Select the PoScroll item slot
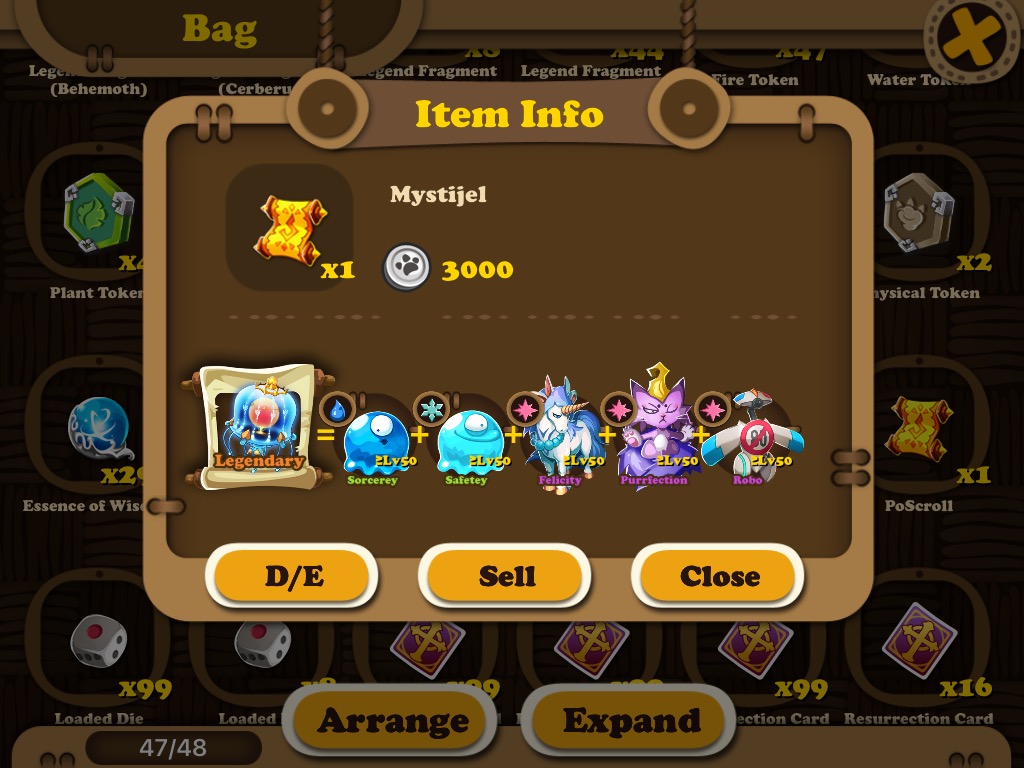 919,431
